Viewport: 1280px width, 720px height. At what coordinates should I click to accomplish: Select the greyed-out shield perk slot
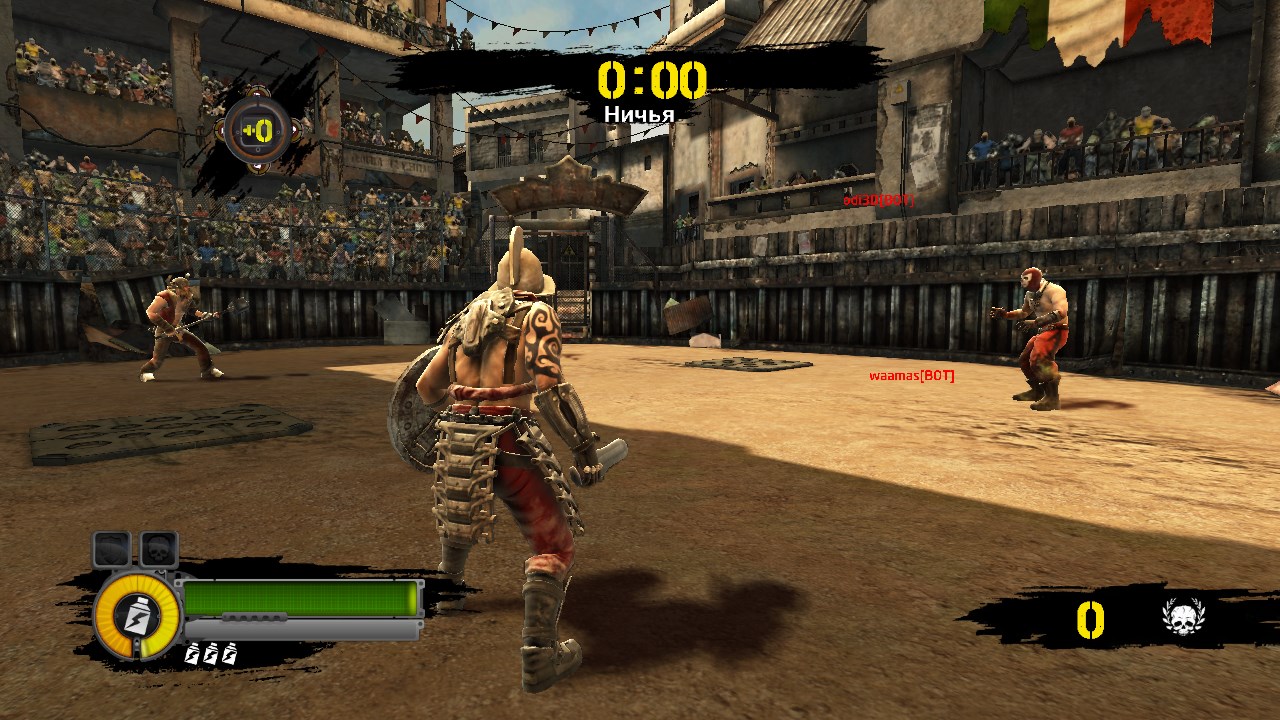pyautogui.click(x=112, y=549)
